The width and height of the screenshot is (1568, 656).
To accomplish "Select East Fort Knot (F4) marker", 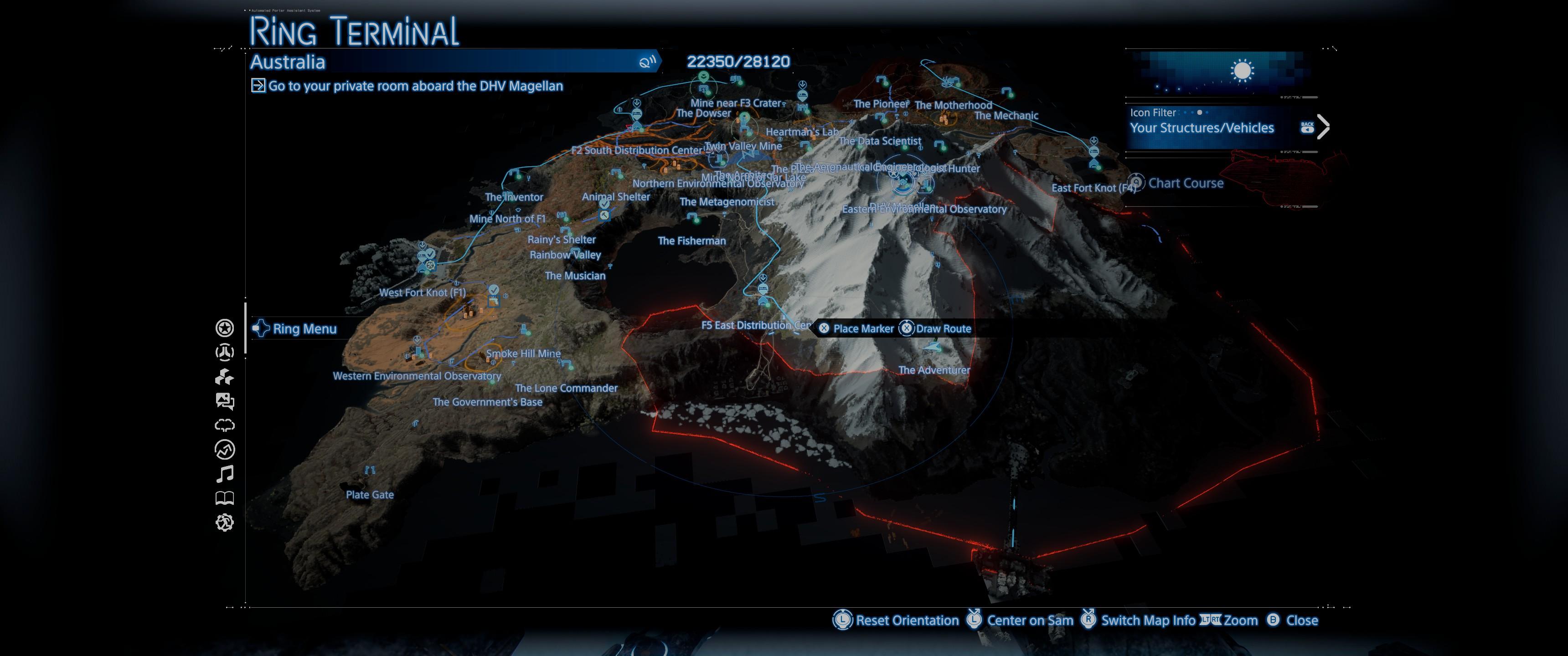I will [1093, 188].
